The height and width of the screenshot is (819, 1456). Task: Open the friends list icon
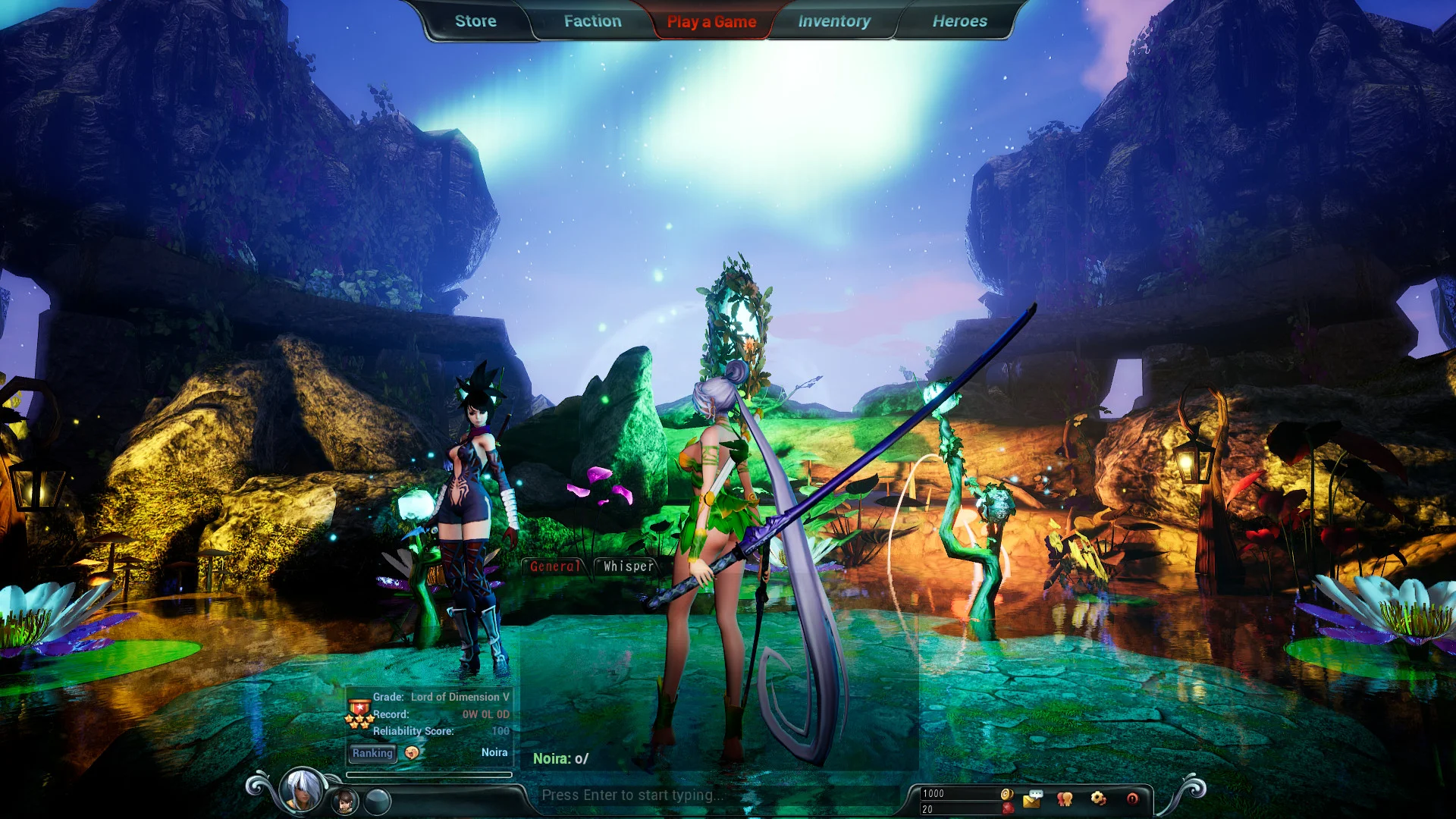[x=1064, y=798]
